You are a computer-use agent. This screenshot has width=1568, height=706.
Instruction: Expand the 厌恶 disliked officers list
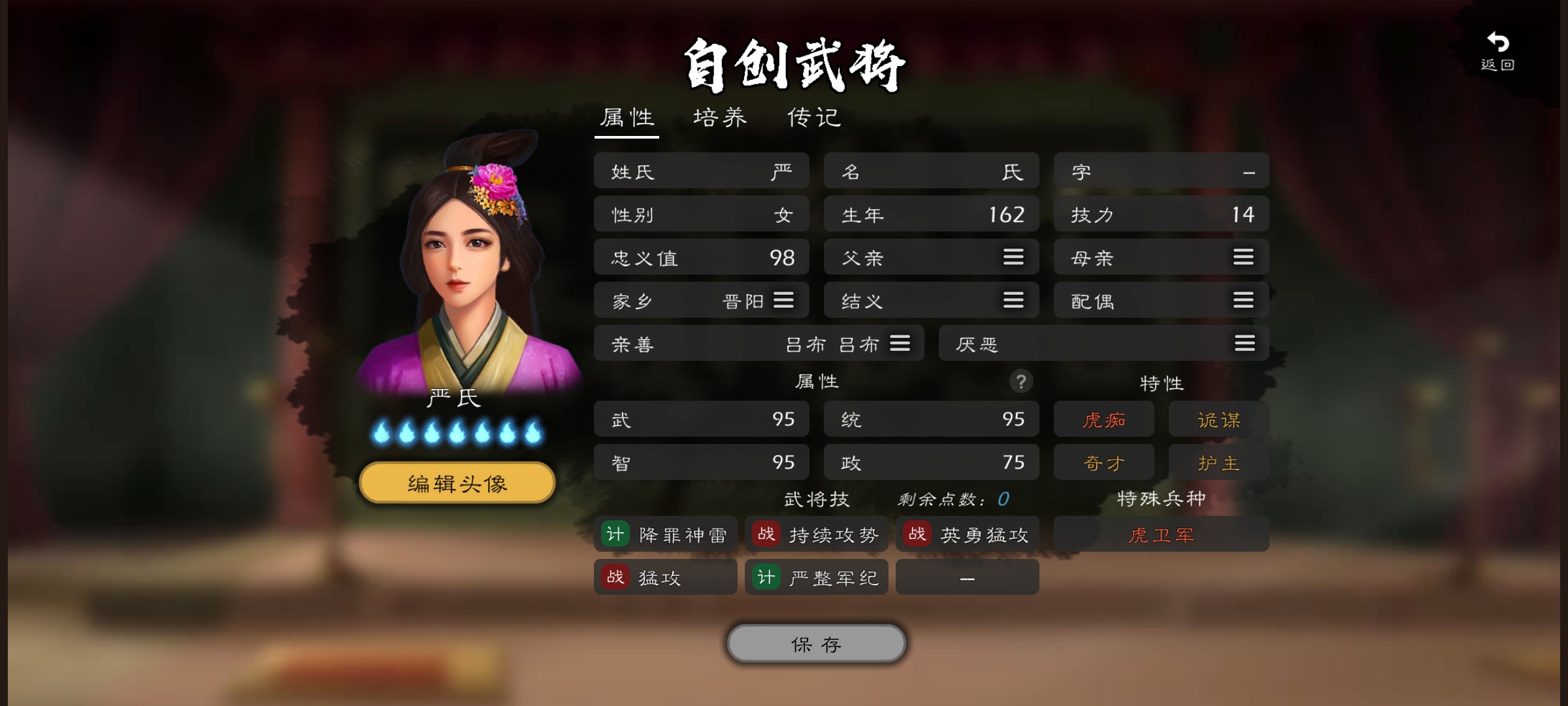point(1243,343)
